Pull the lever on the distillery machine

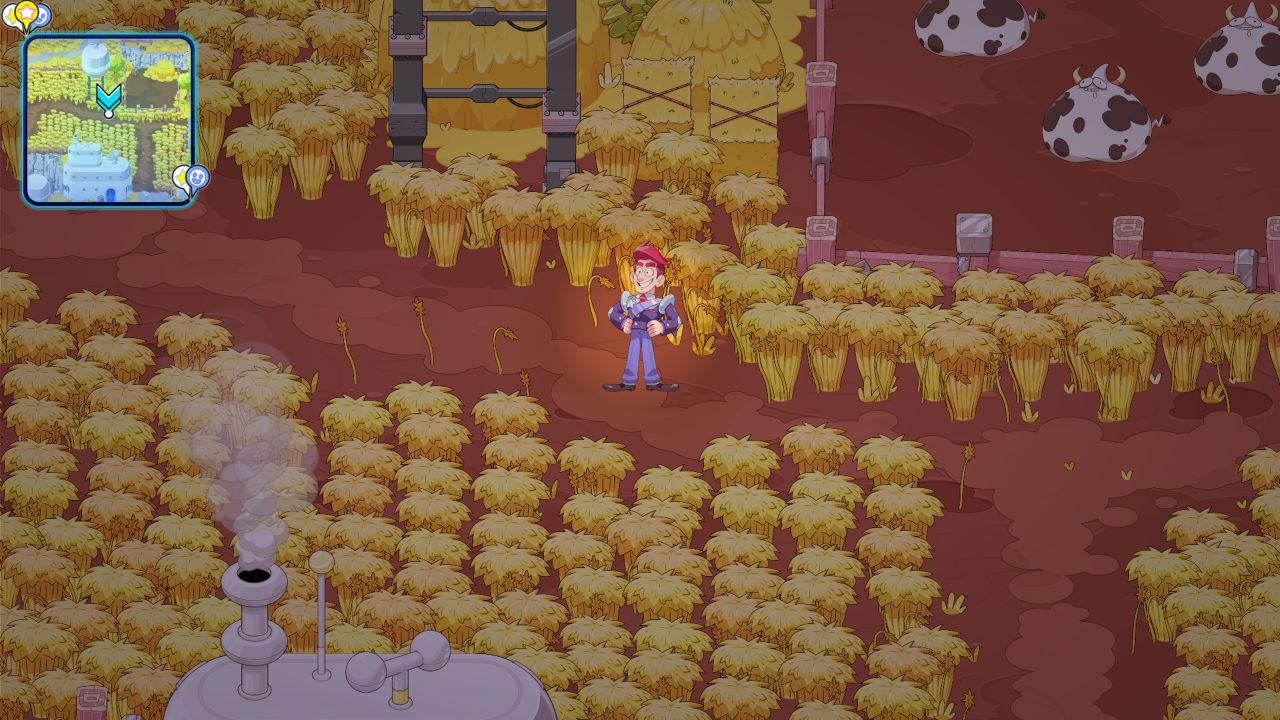pyautogui.click(x=319, y=590)
